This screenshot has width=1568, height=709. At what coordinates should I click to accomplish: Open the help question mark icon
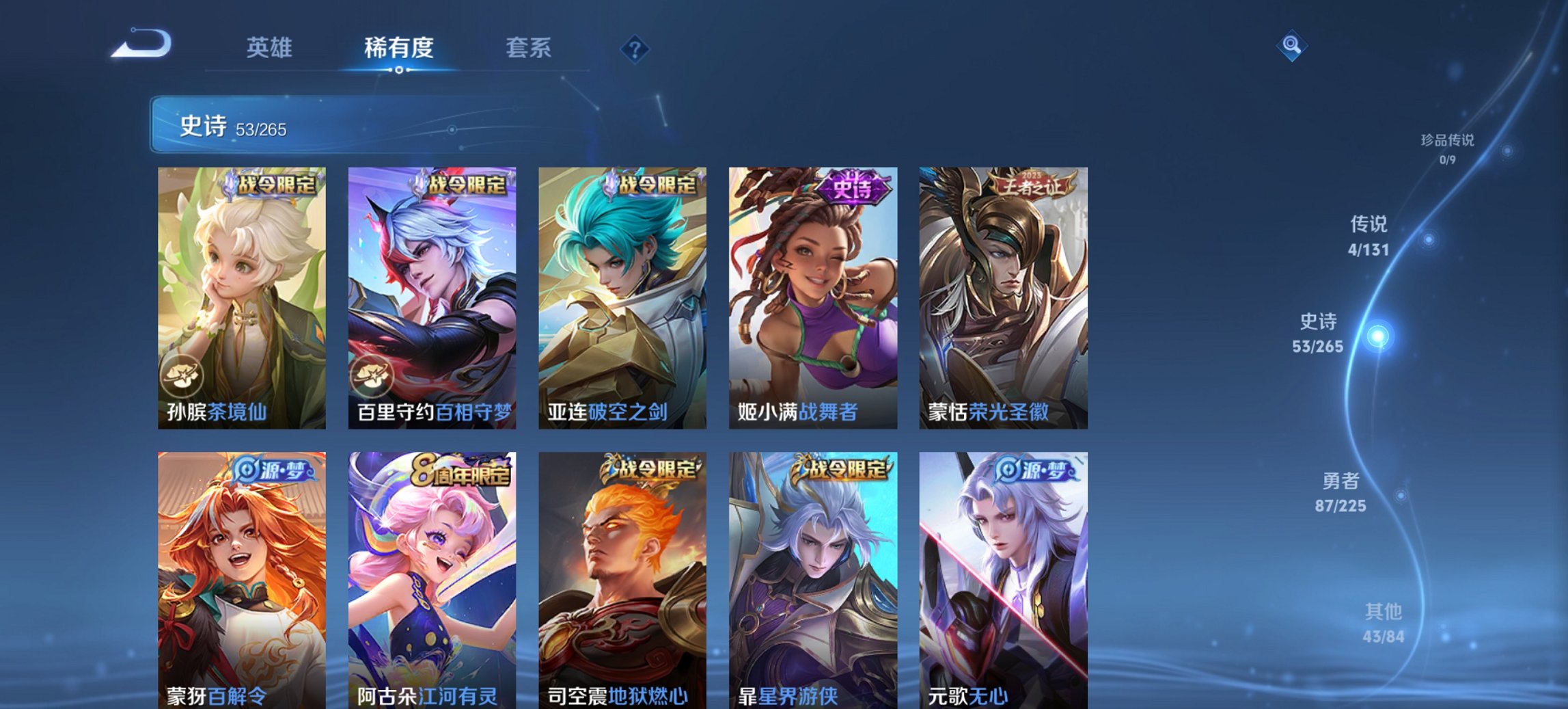point(635,48)
